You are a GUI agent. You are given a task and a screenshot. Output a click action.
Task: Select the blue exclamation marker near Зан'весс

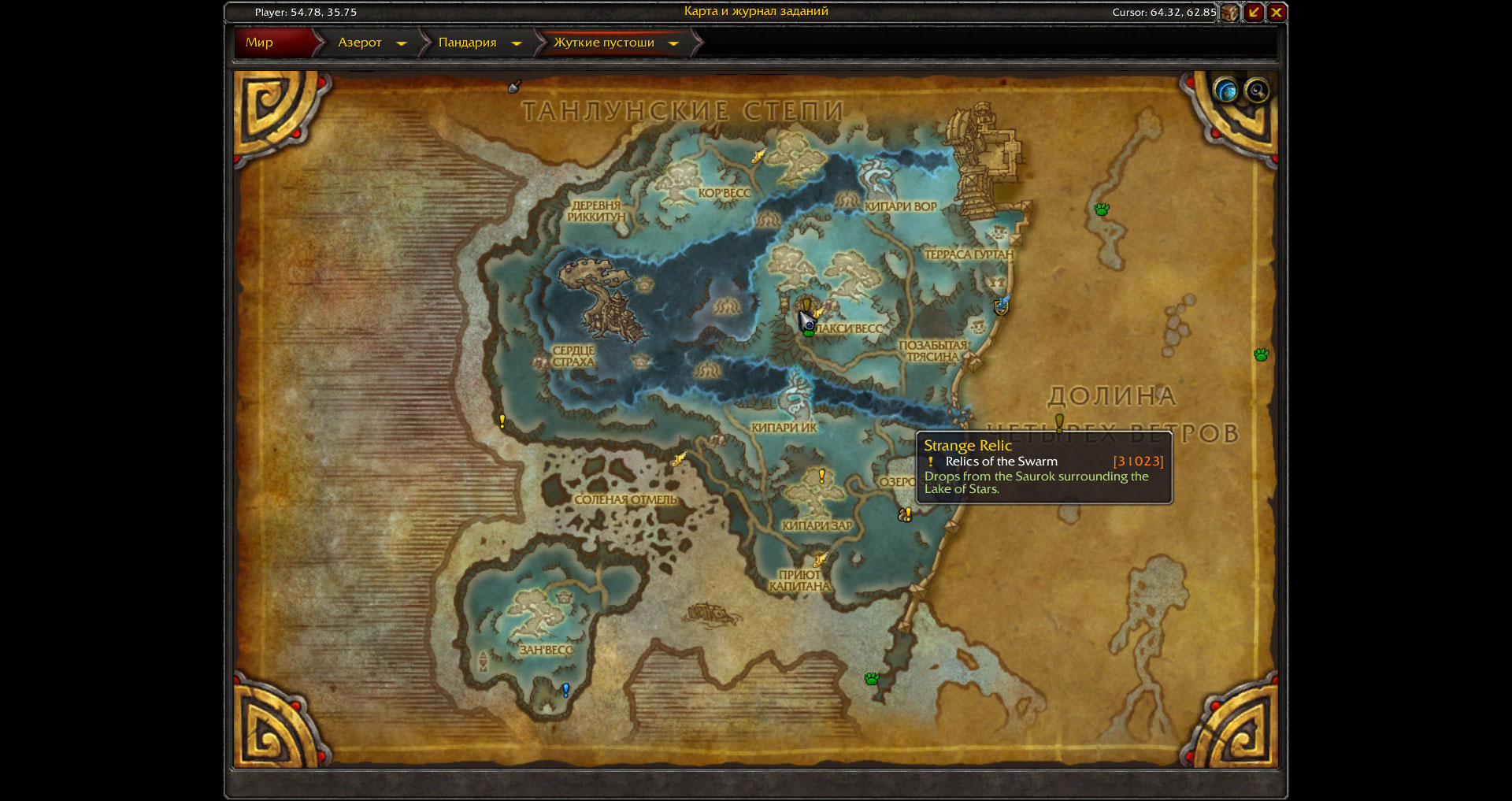tap(565, 690)
